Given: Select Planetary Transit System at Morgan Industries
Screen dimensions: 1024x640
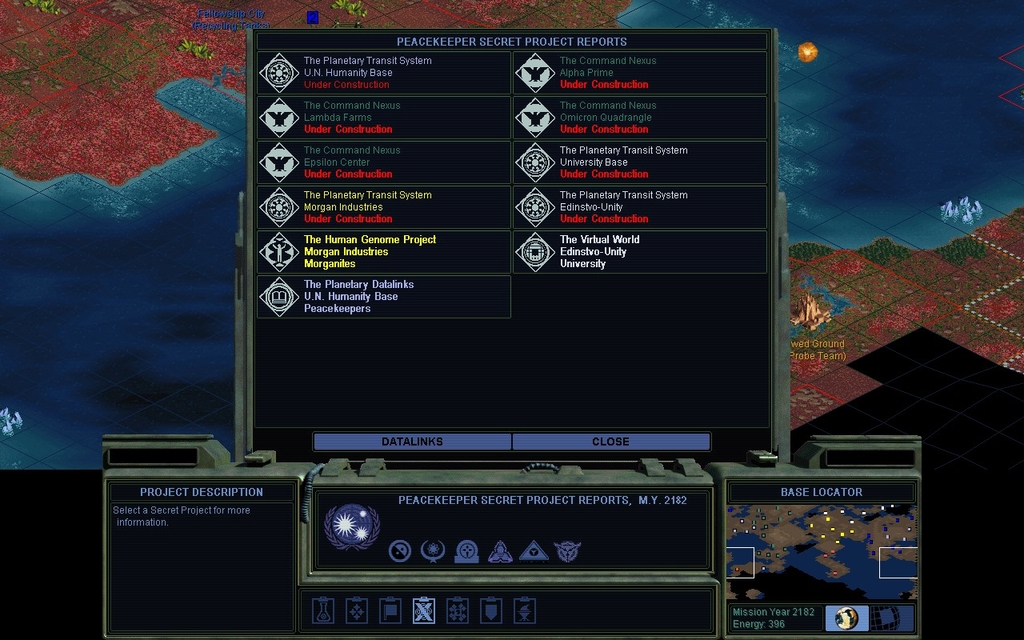Looking at the screenshot, I should (x=384, y=207).
